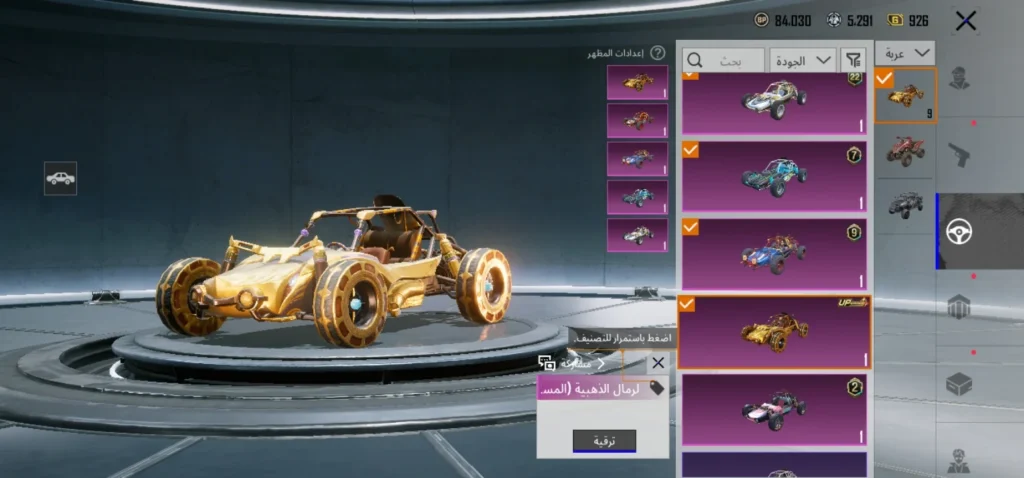The height and width of the screenshot is (478, 1024).
Task: Select the pink buggy skin in the list
Action: (774, 410)
